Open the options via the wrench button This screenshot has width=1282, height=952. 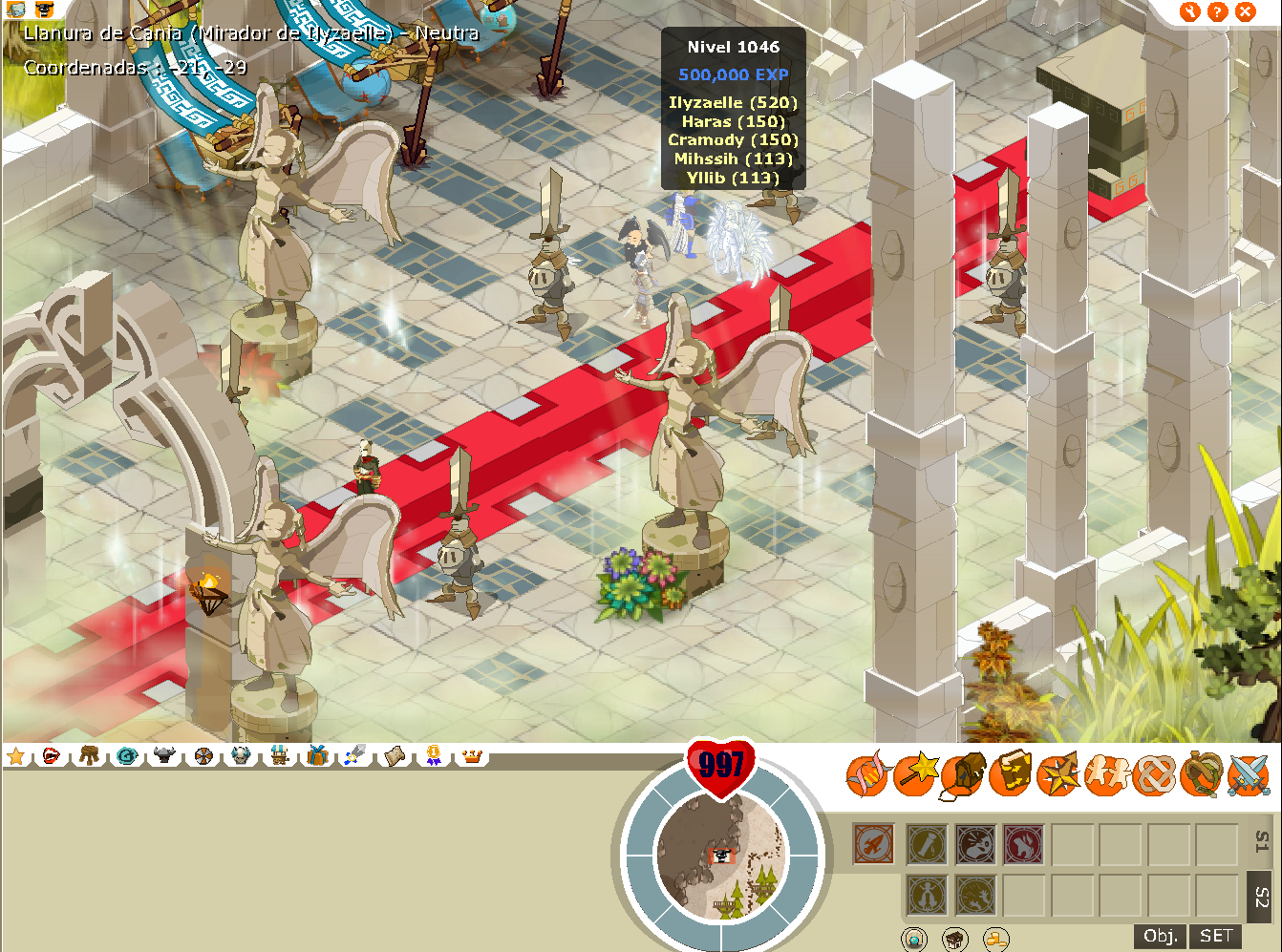[1189, 11]
